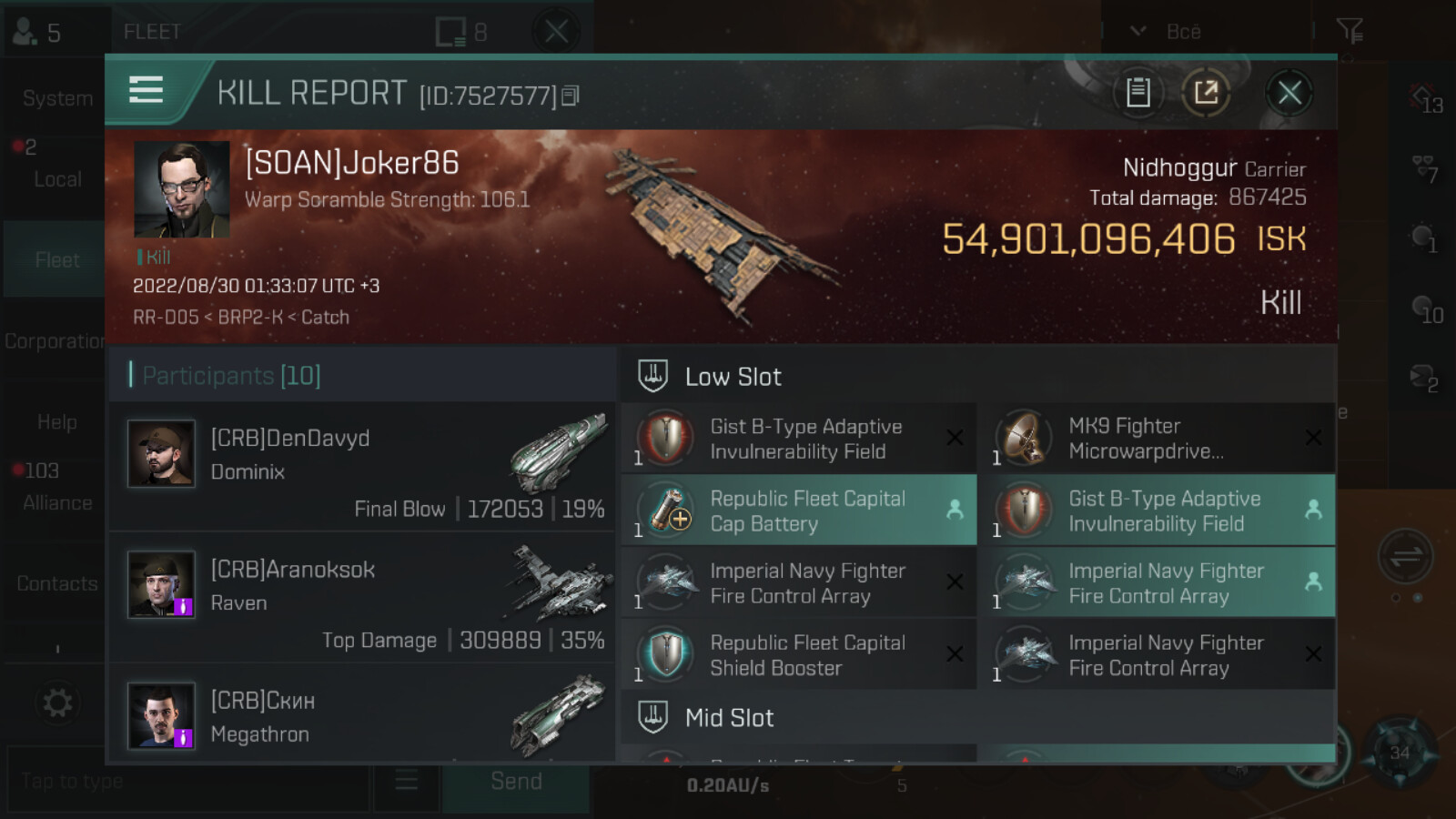
Task: Open chat settings gear
Action: [x=57, y=703]
